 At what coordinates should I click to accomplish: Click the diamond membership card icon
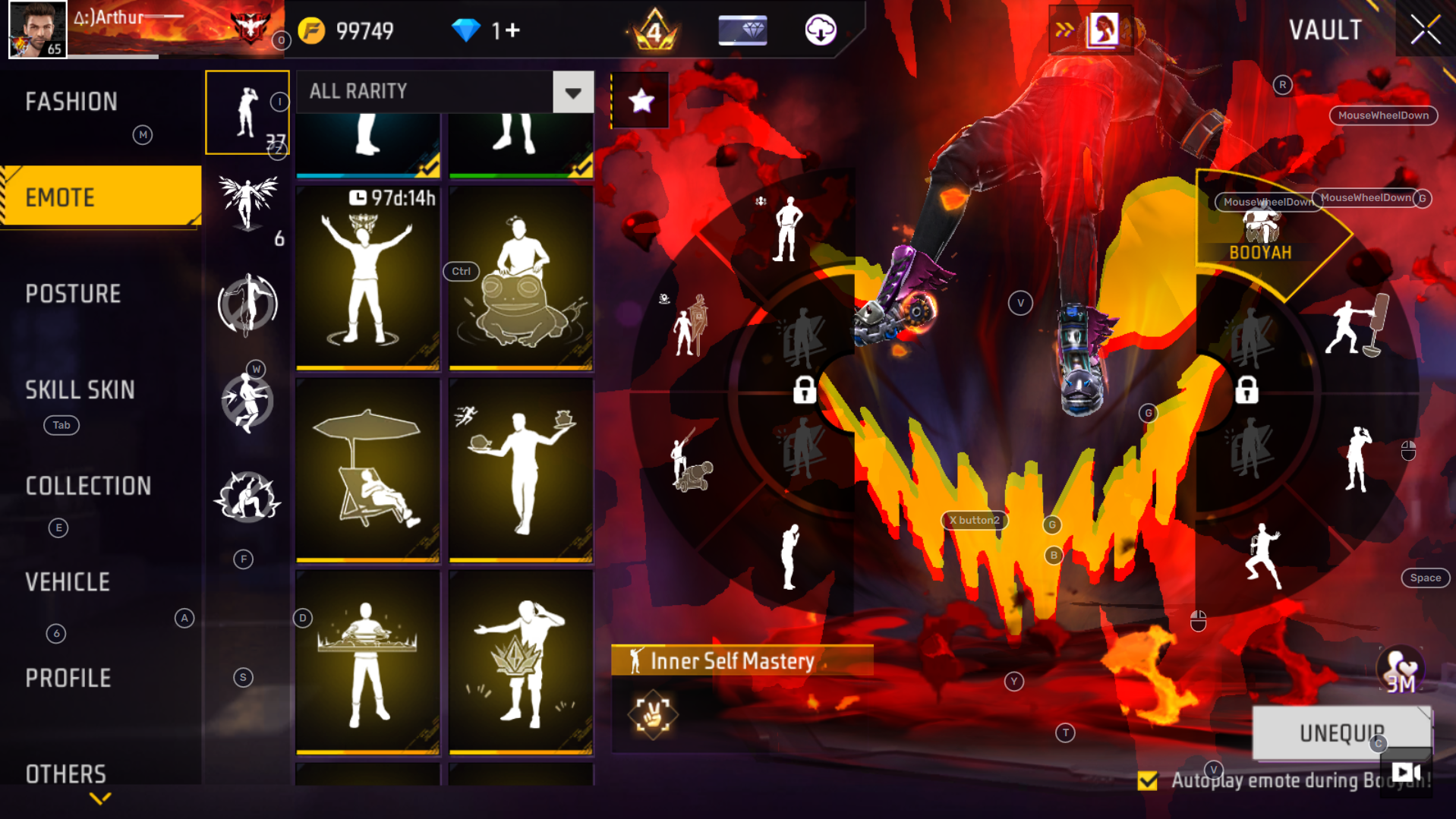[x=742, y=30]
